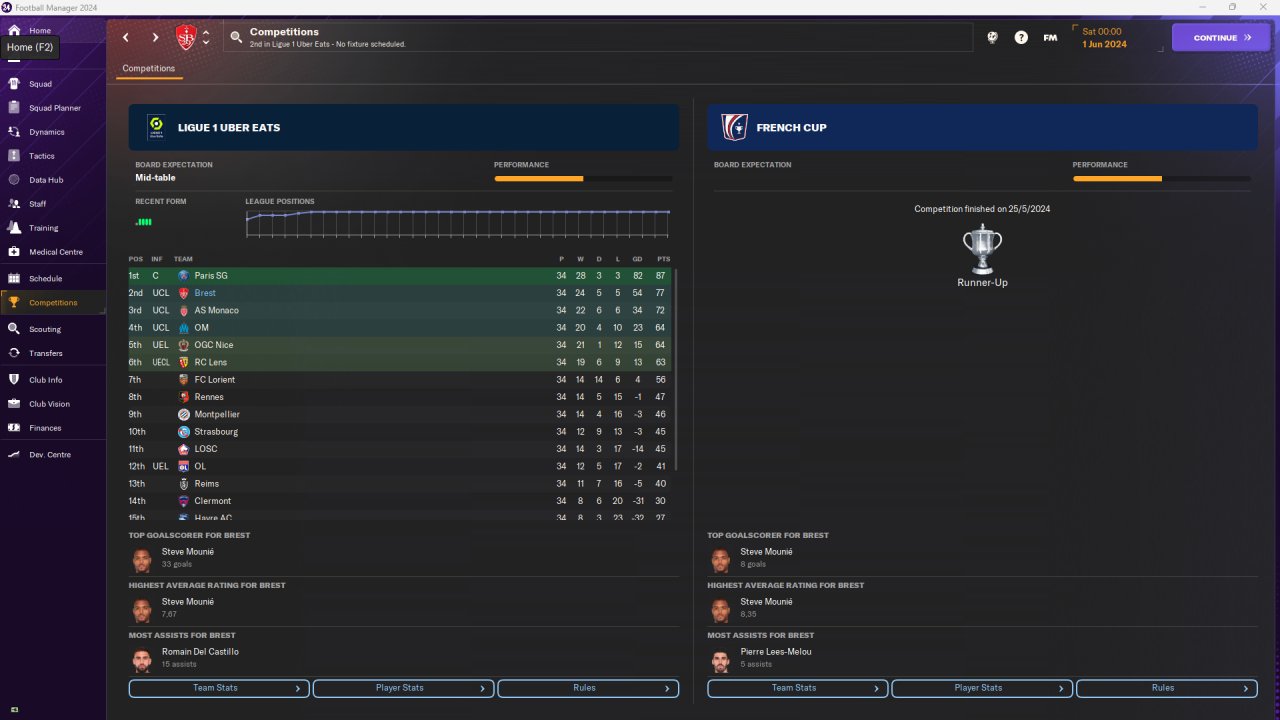Open the Training section
Viewport: 1280px width, 720px height.
[x=43, y=228]
